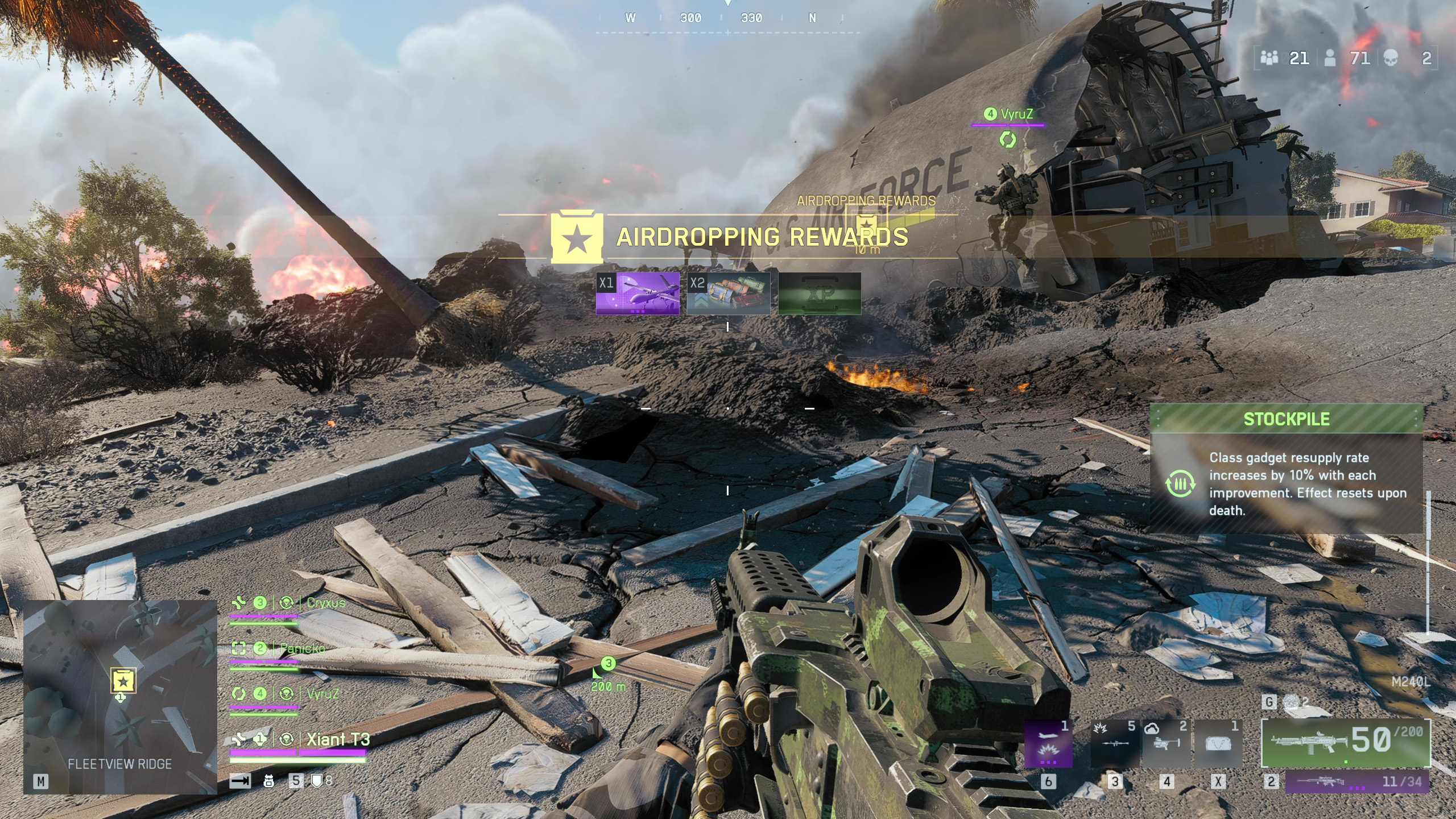Image resolution: width=1456 pixels, height=819 pixels.
Task: Switch to the purple secondary rifle slot
Action: coord(1357,781)
